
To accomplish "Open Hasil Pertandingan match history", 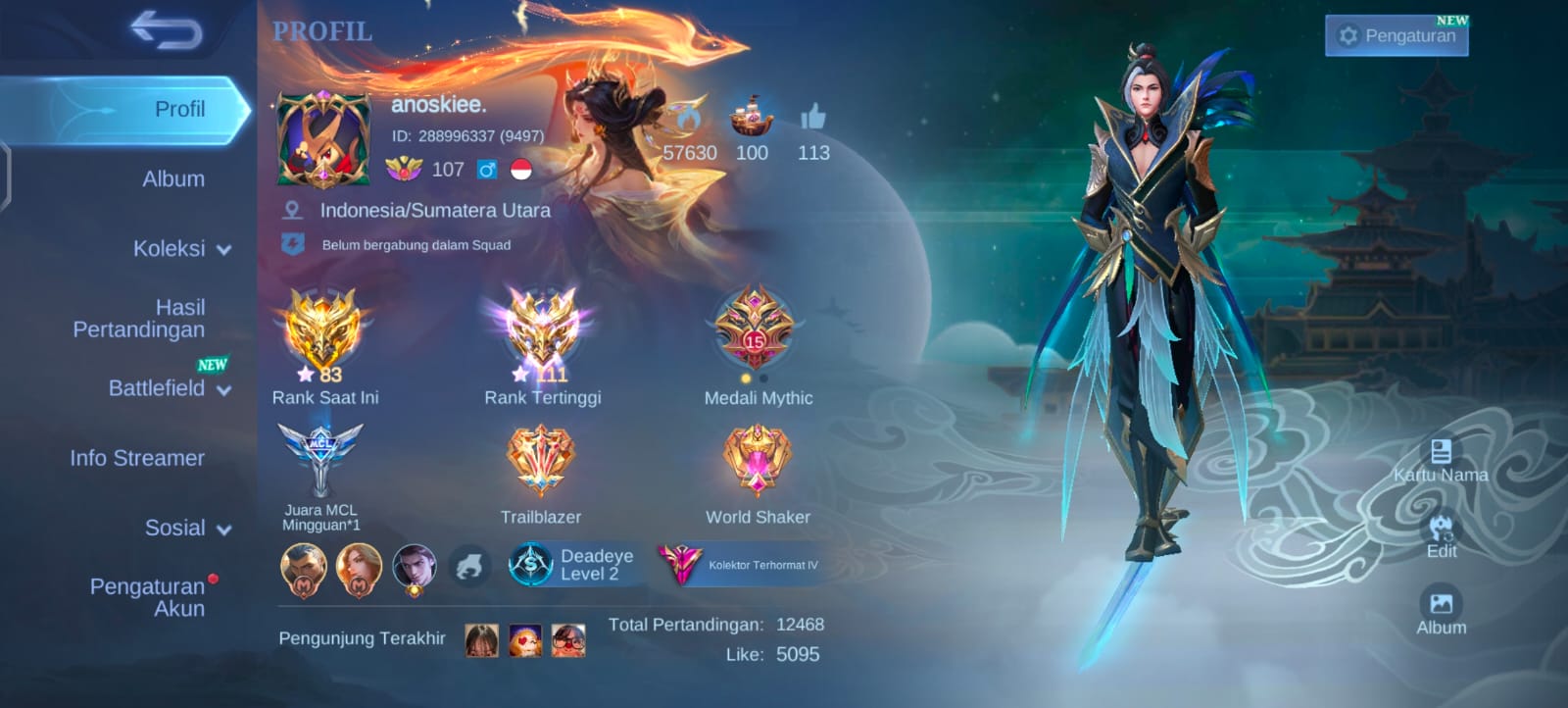I will 139,319.
